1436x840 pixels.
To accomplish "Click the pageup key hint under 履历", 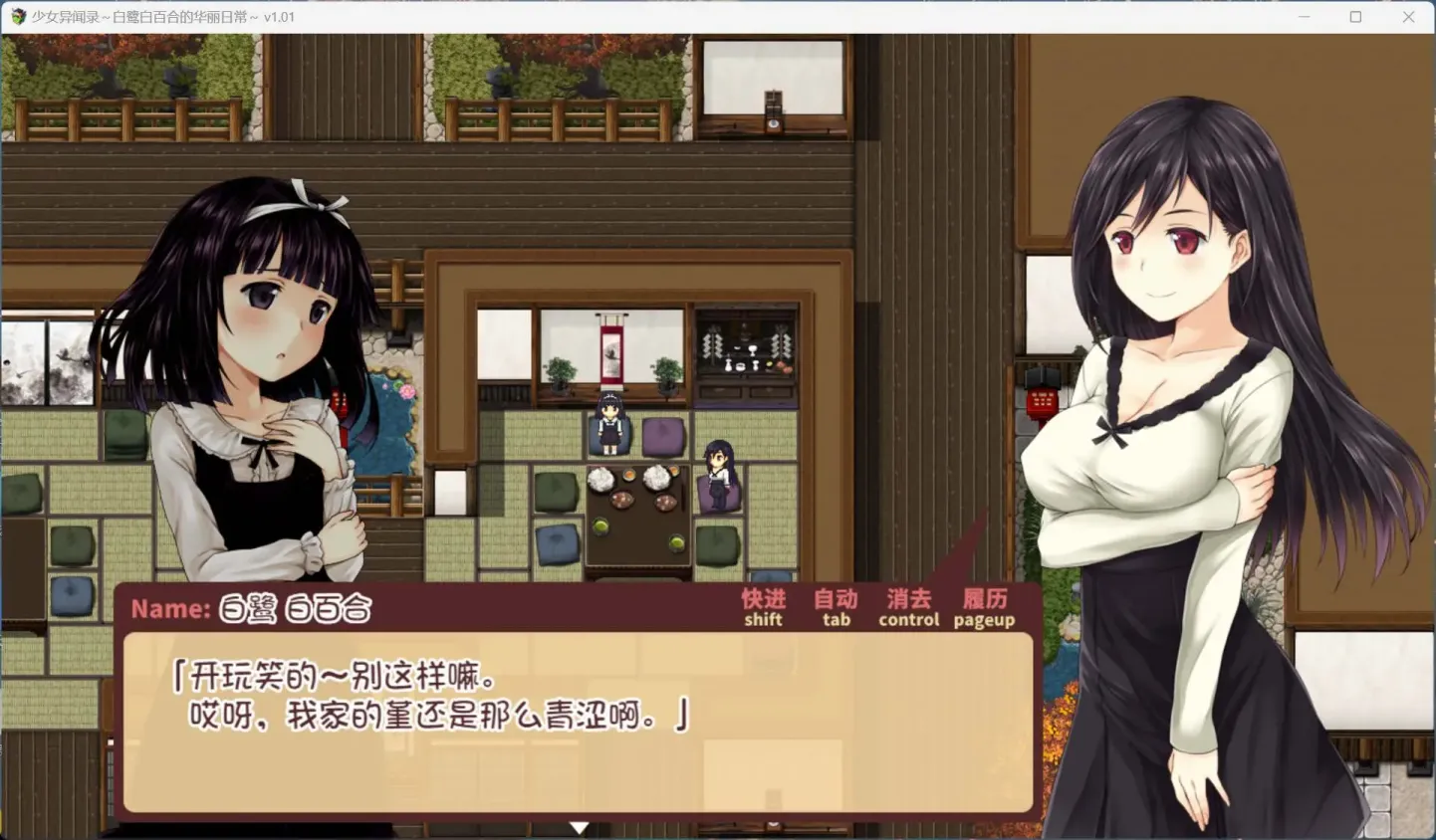I will (x=984, y=620).
